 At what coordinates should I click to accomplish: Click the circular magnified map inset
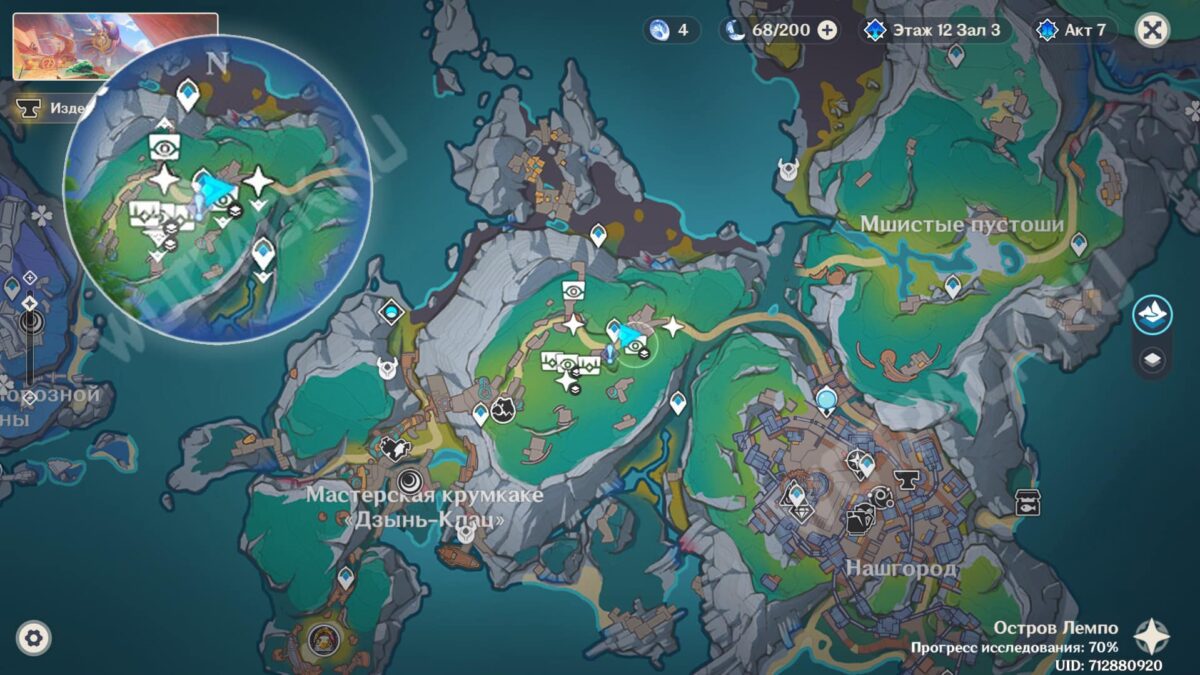coord(217,190)
